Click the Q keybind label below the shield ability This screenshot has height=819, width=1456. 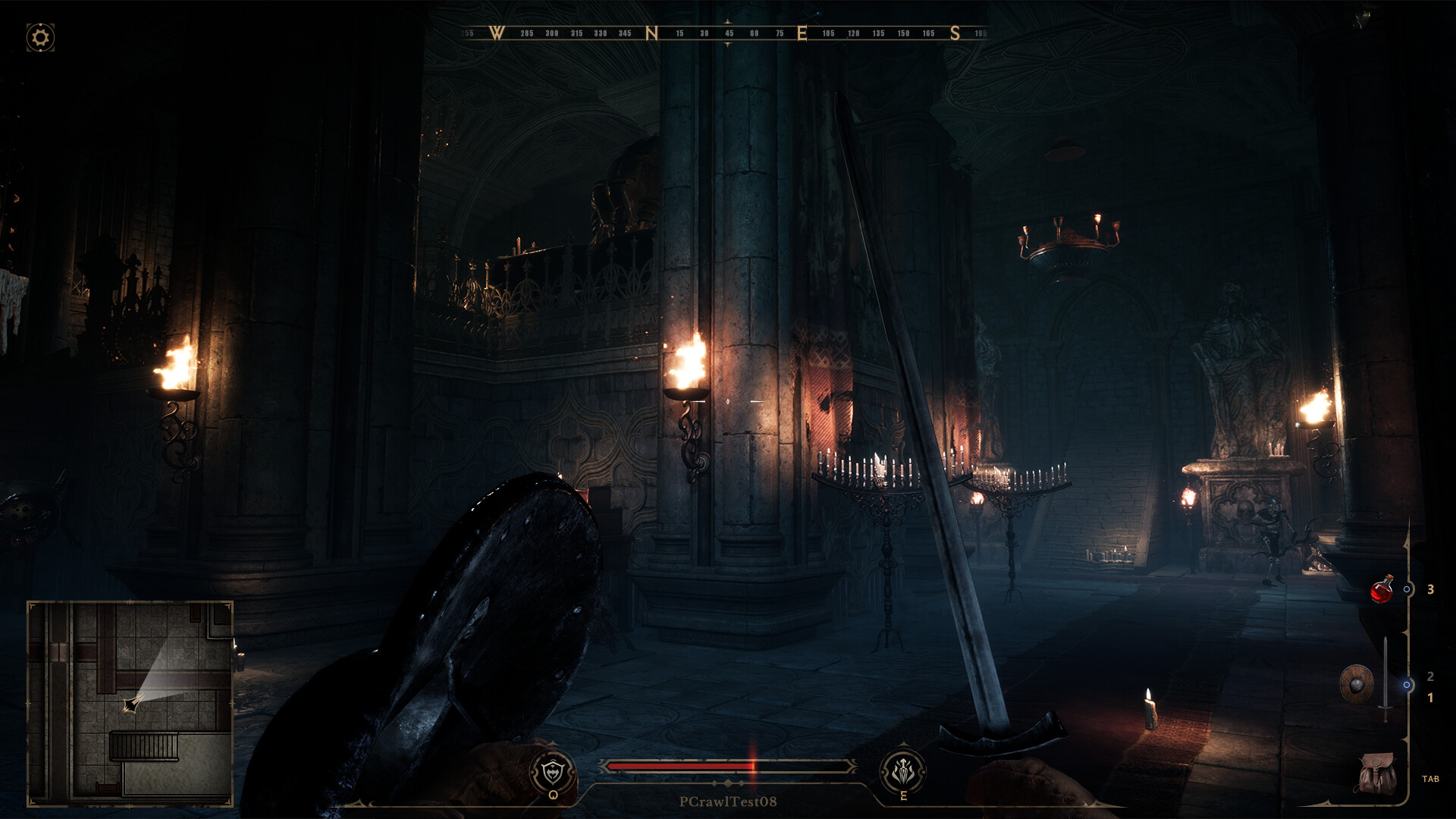[554, 794]
